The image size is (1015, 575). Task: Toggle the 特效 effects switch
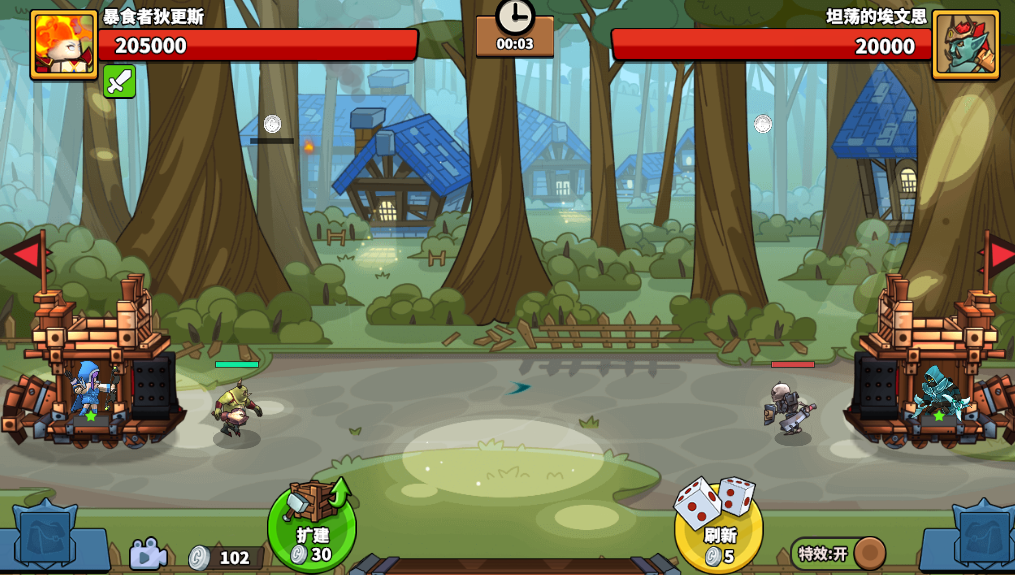838,553
